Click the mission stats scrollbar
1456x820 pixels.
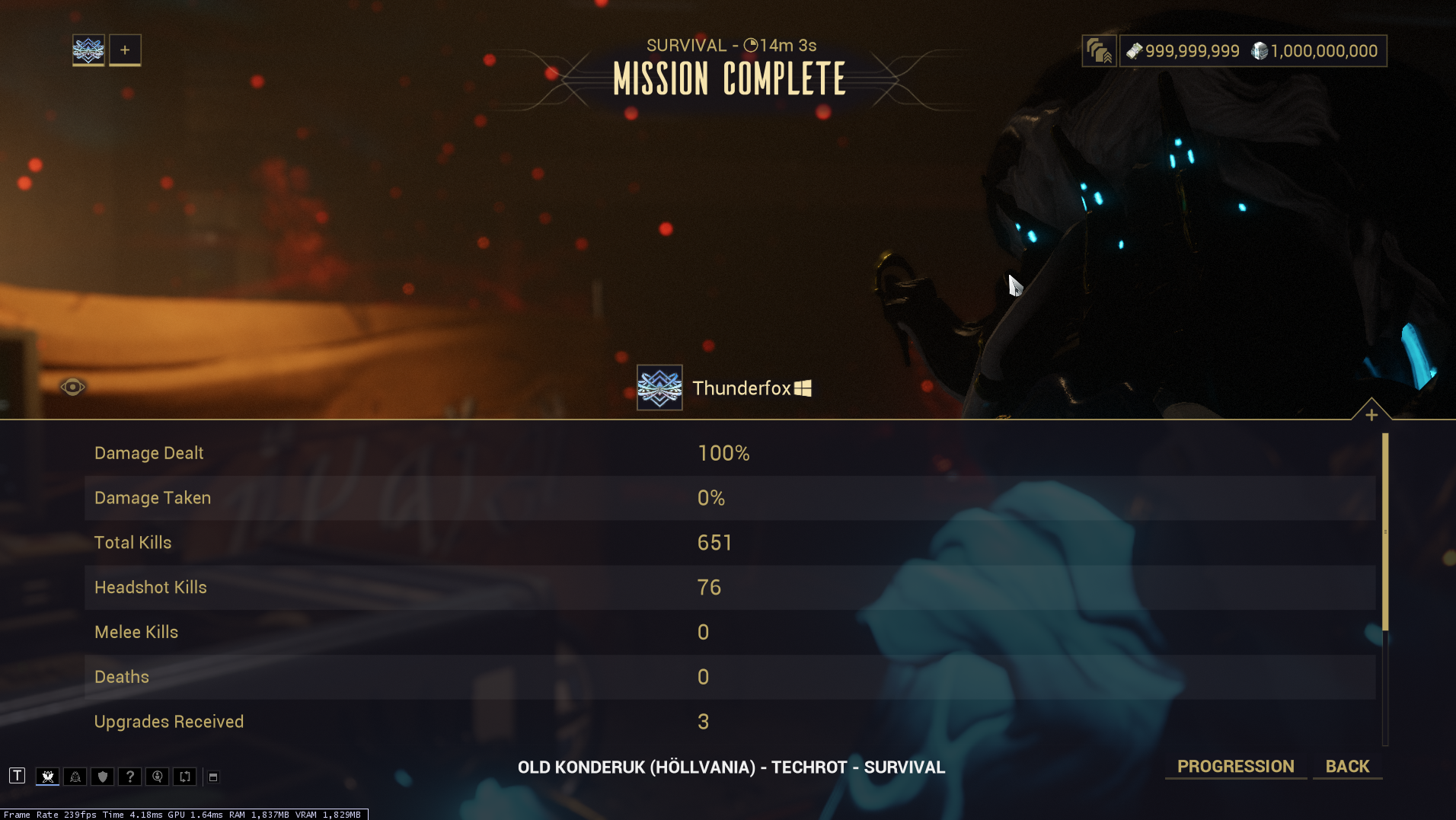(x=1385, y=532)
